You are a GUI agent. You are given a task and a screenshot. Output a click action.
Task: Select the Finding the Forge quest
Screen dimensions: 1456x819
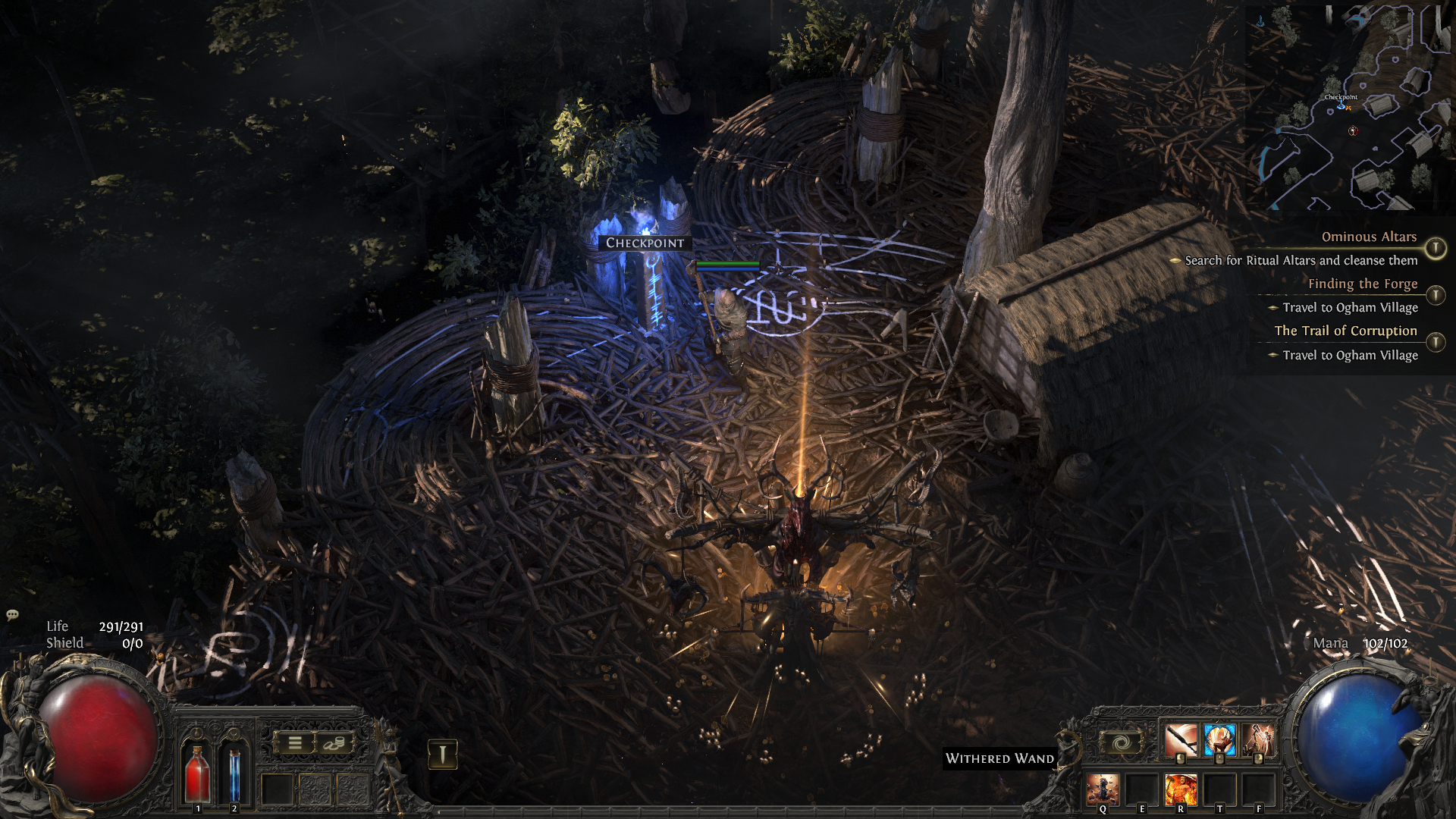1362,284
